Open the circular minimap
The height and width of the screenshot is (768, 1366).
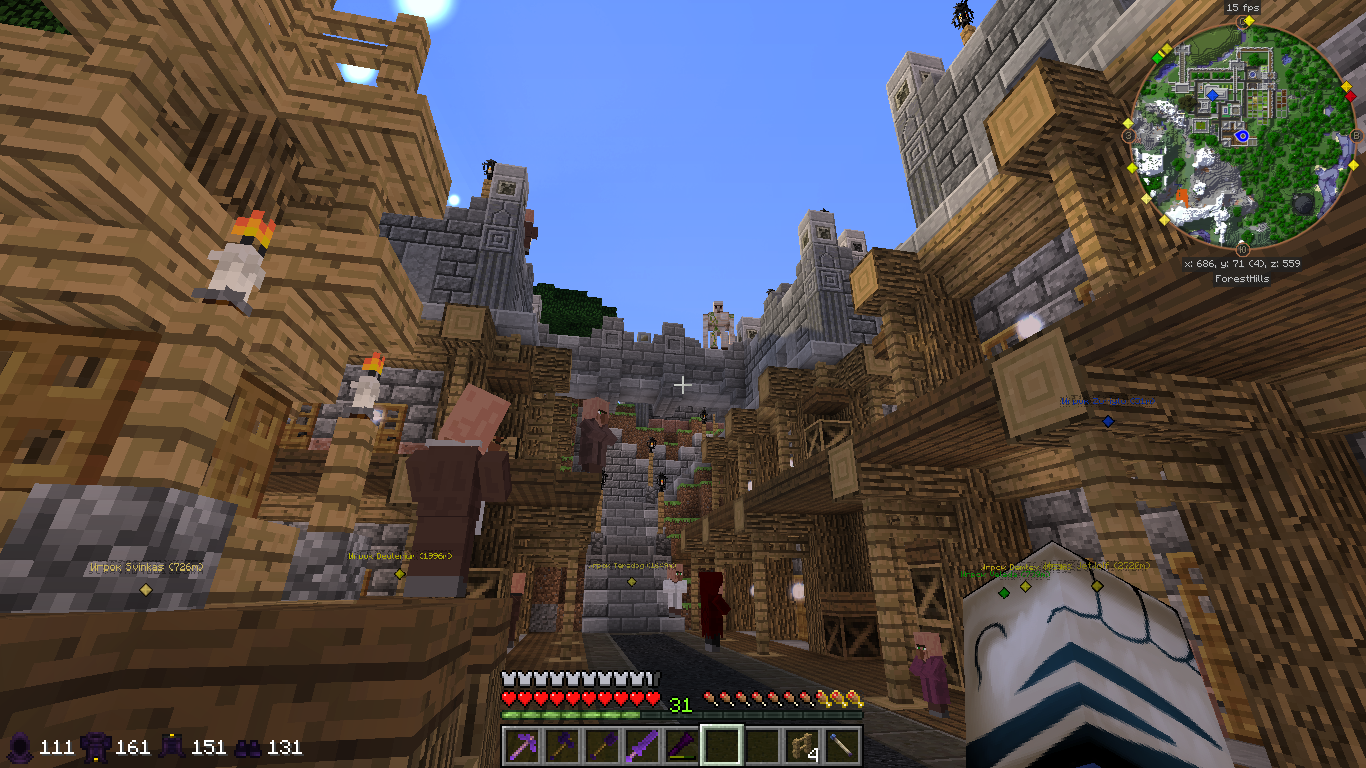pyautogui.click(x=1242, y=134)
